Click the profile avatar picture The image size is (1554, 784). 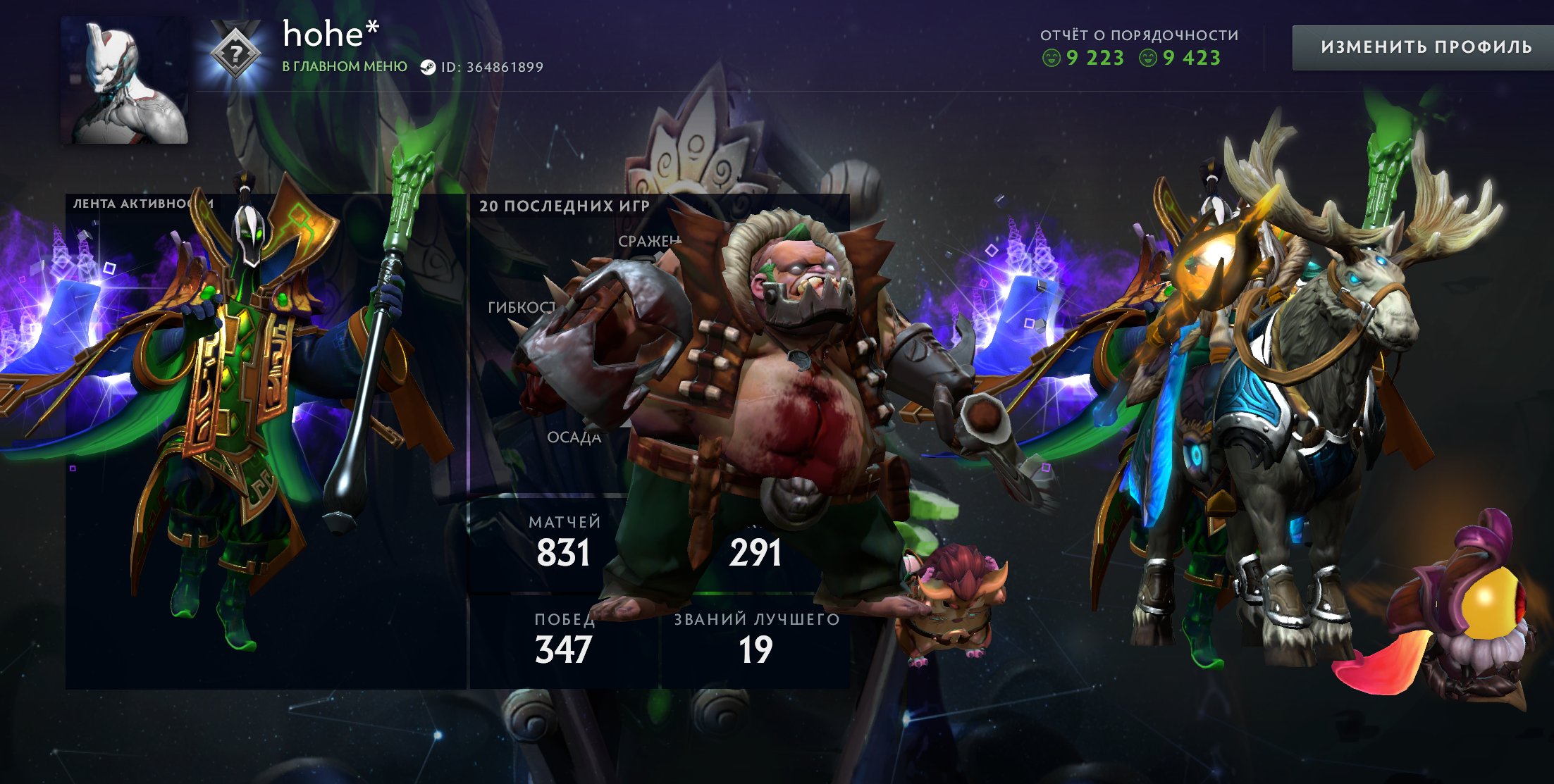coord(125,81)
